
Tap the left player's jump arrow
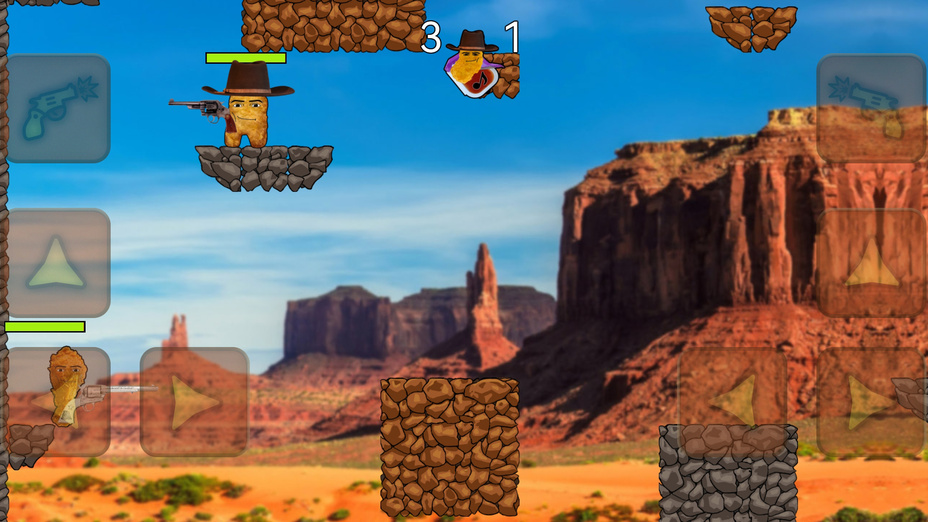(x=56, y=263)
